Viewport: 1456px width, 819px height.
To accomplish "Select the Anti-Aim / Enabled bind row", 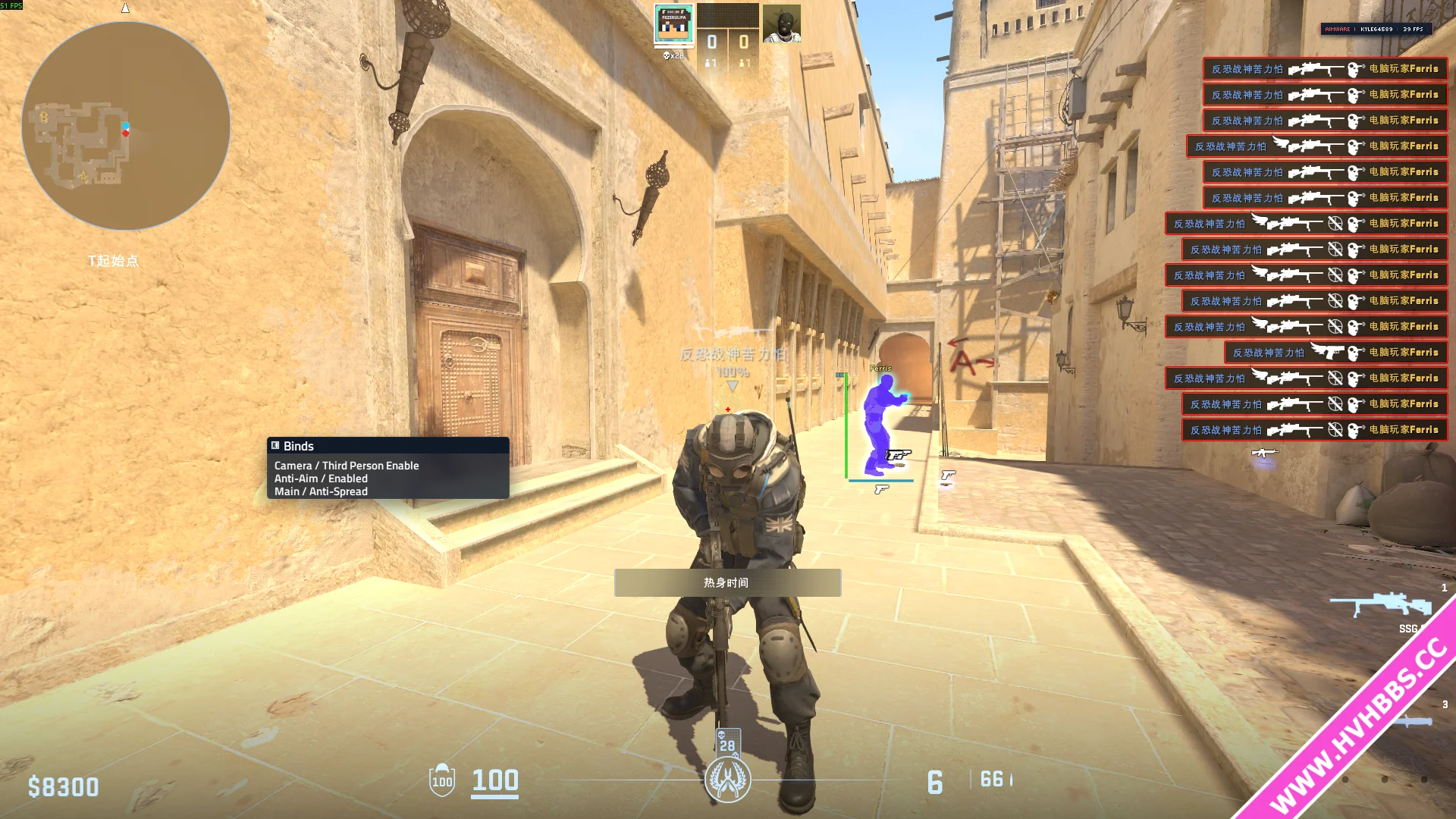I will click(x=321, y=479).
